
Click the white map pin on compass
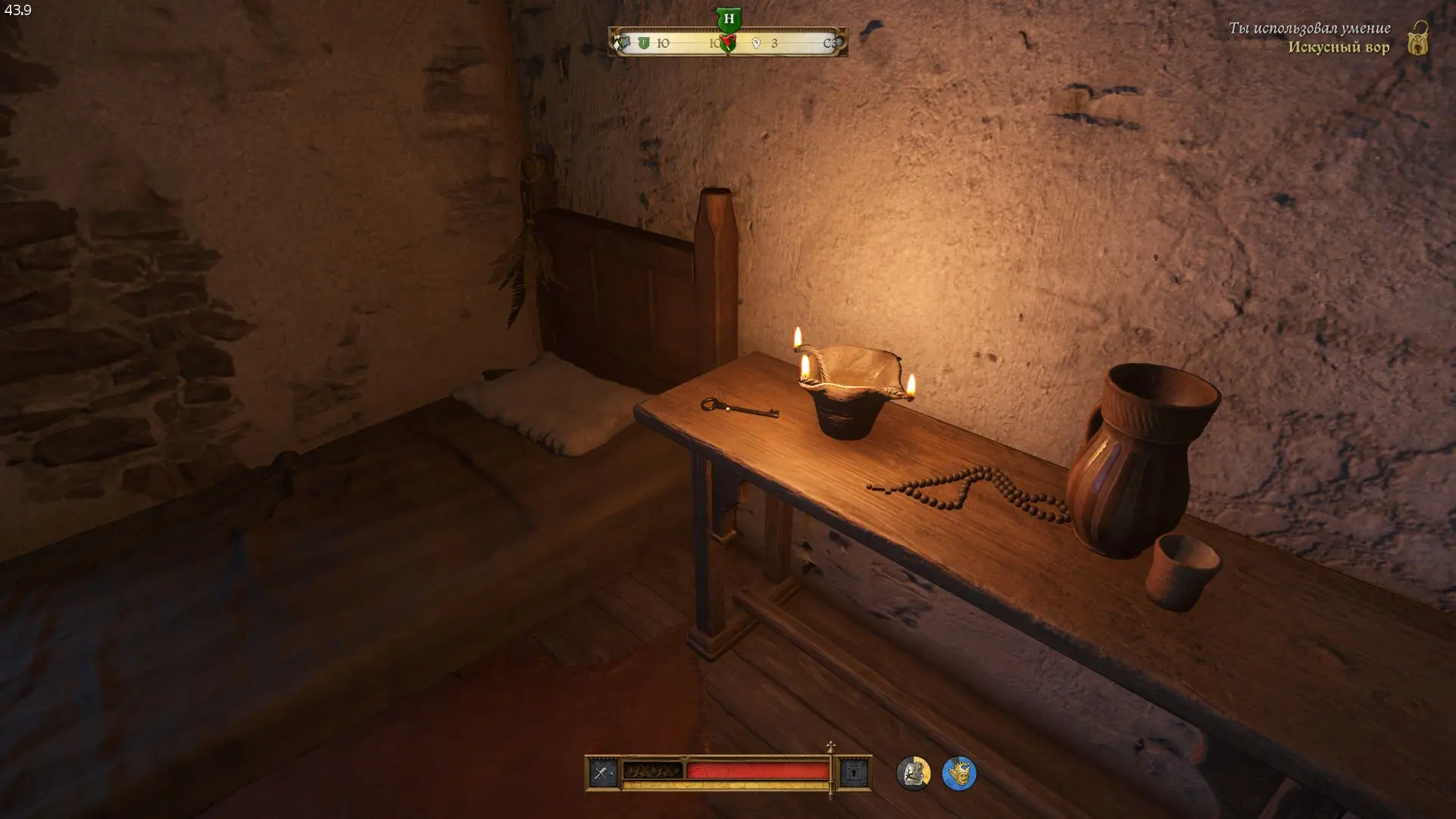756,43
